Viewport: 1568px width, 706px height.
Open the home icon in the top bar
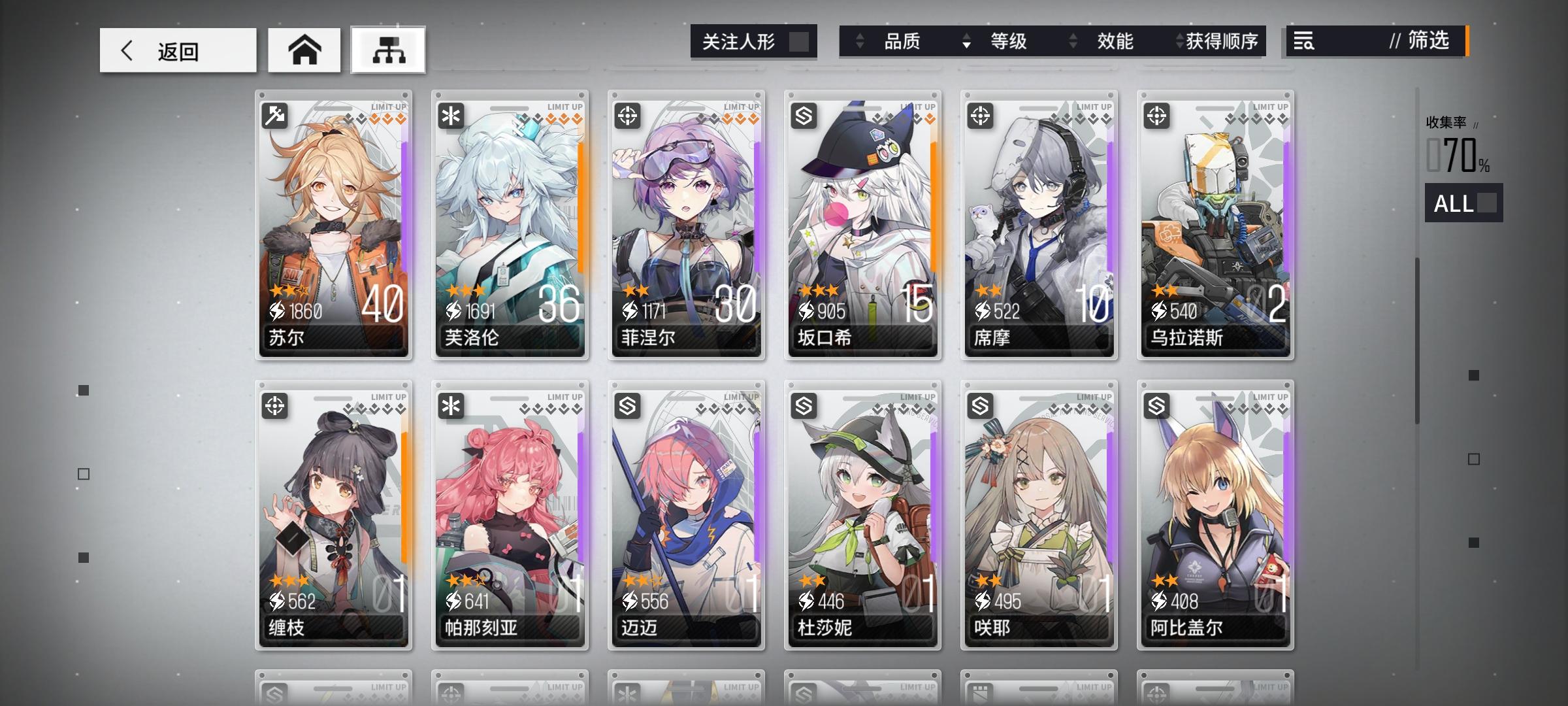click(304, 49)
